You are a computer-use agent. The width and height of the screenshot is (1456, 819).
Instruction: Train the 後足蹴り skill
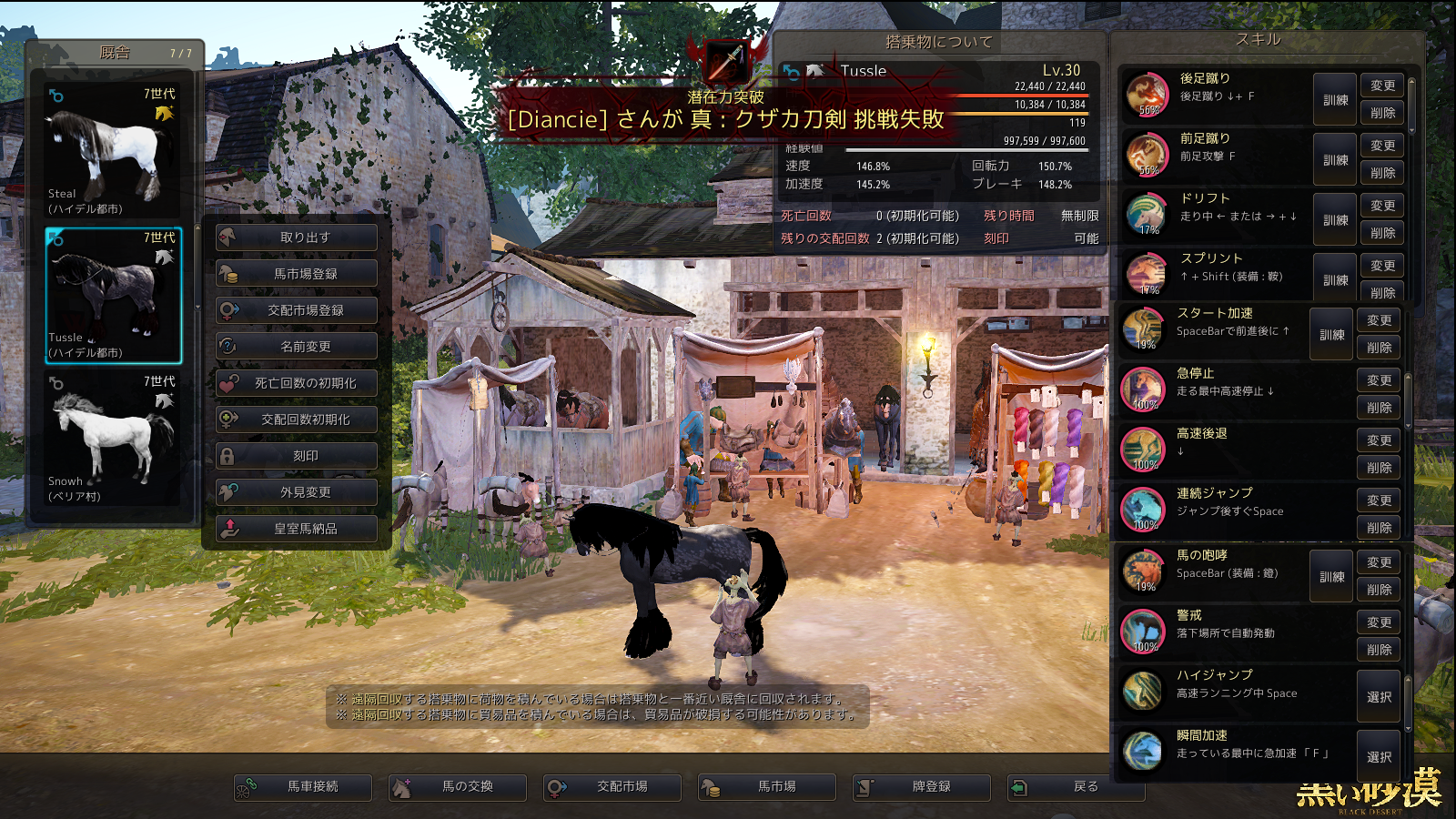point(1335,100)
